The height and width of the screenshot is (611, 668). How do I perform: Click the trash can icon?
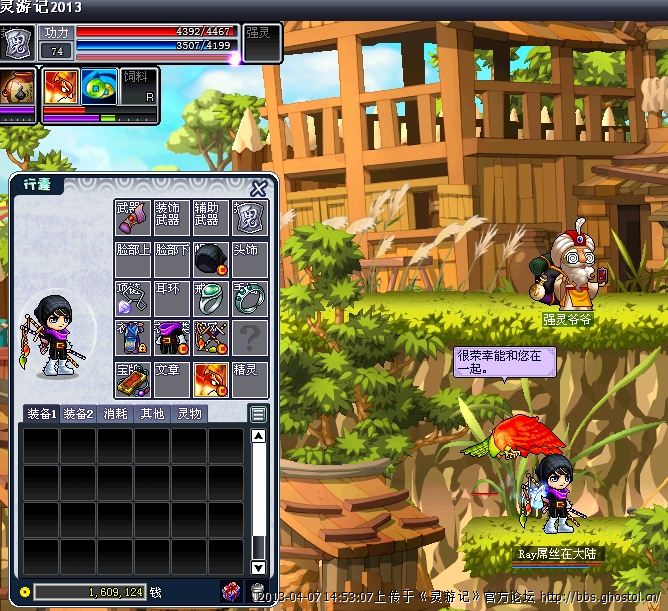click(x=257, y=592)
